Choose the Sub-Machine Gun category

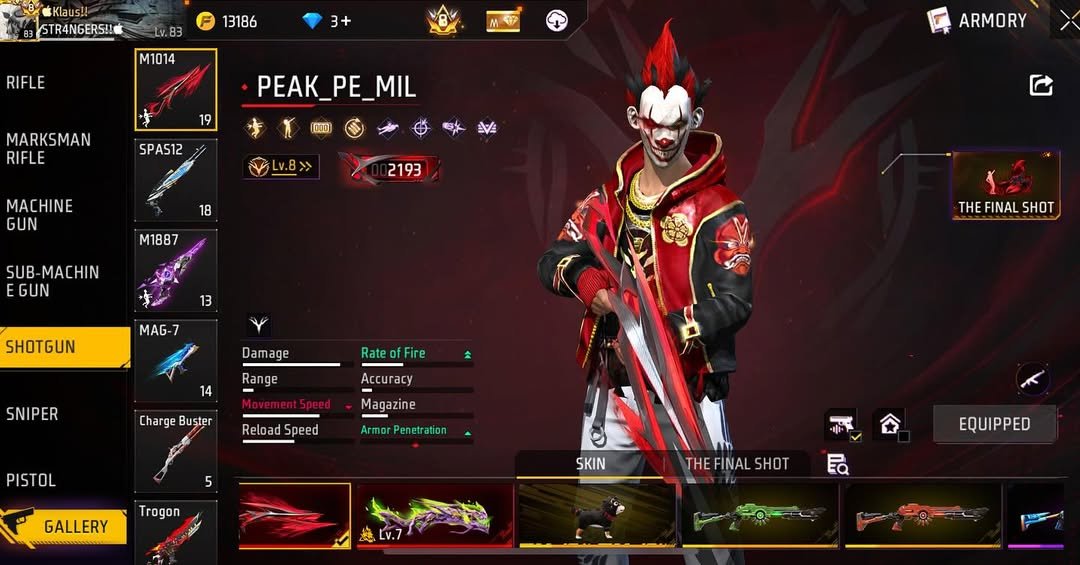(52, 281)
